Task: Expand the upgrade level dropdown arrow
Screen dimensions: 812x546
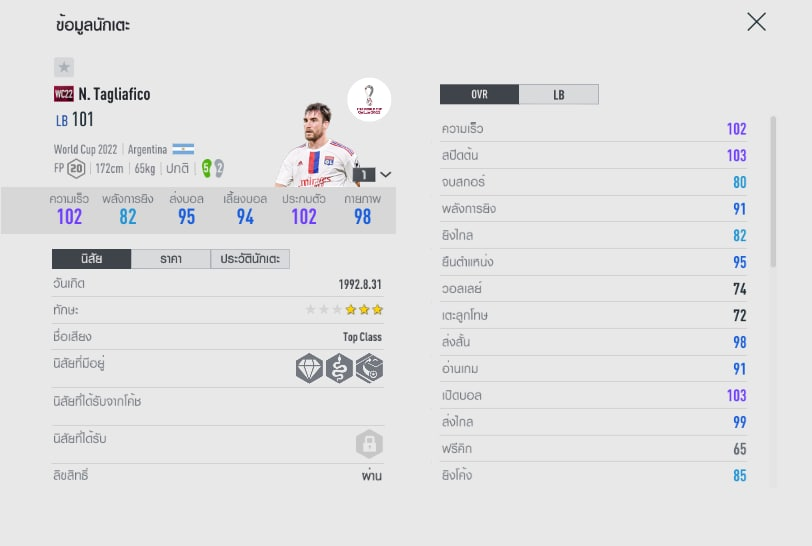Action: point(386,174)
